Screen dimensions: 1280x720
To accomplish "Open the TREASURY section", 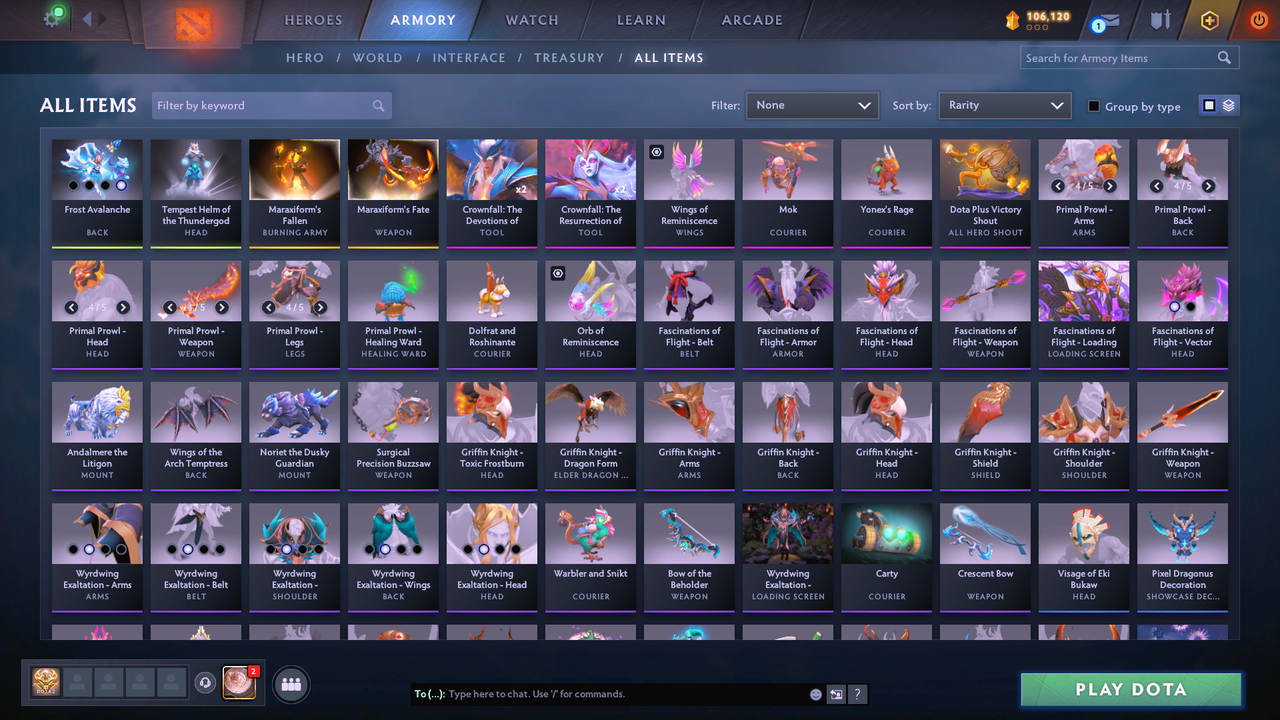I will pyautogui.click(x=569, y=58).
